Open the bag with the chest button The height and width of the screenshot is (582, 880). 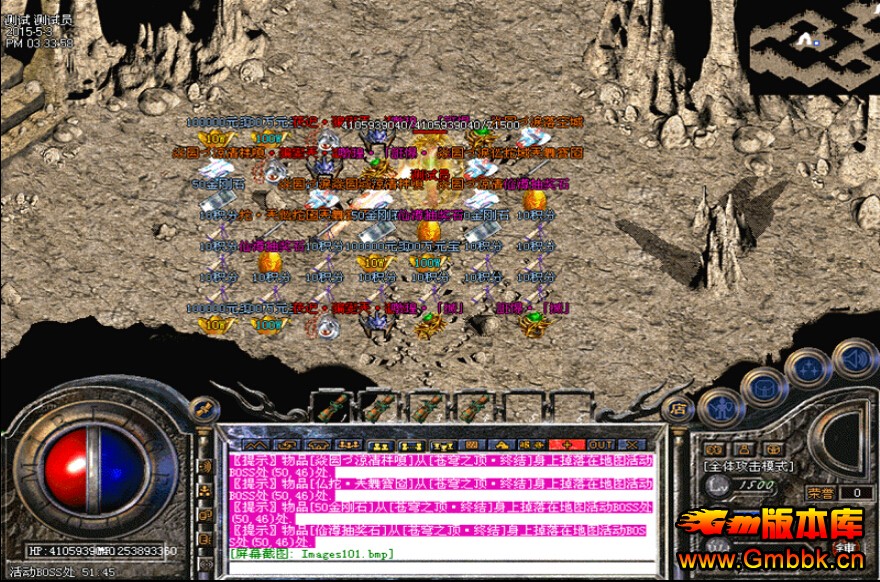[x=764, y=387]
